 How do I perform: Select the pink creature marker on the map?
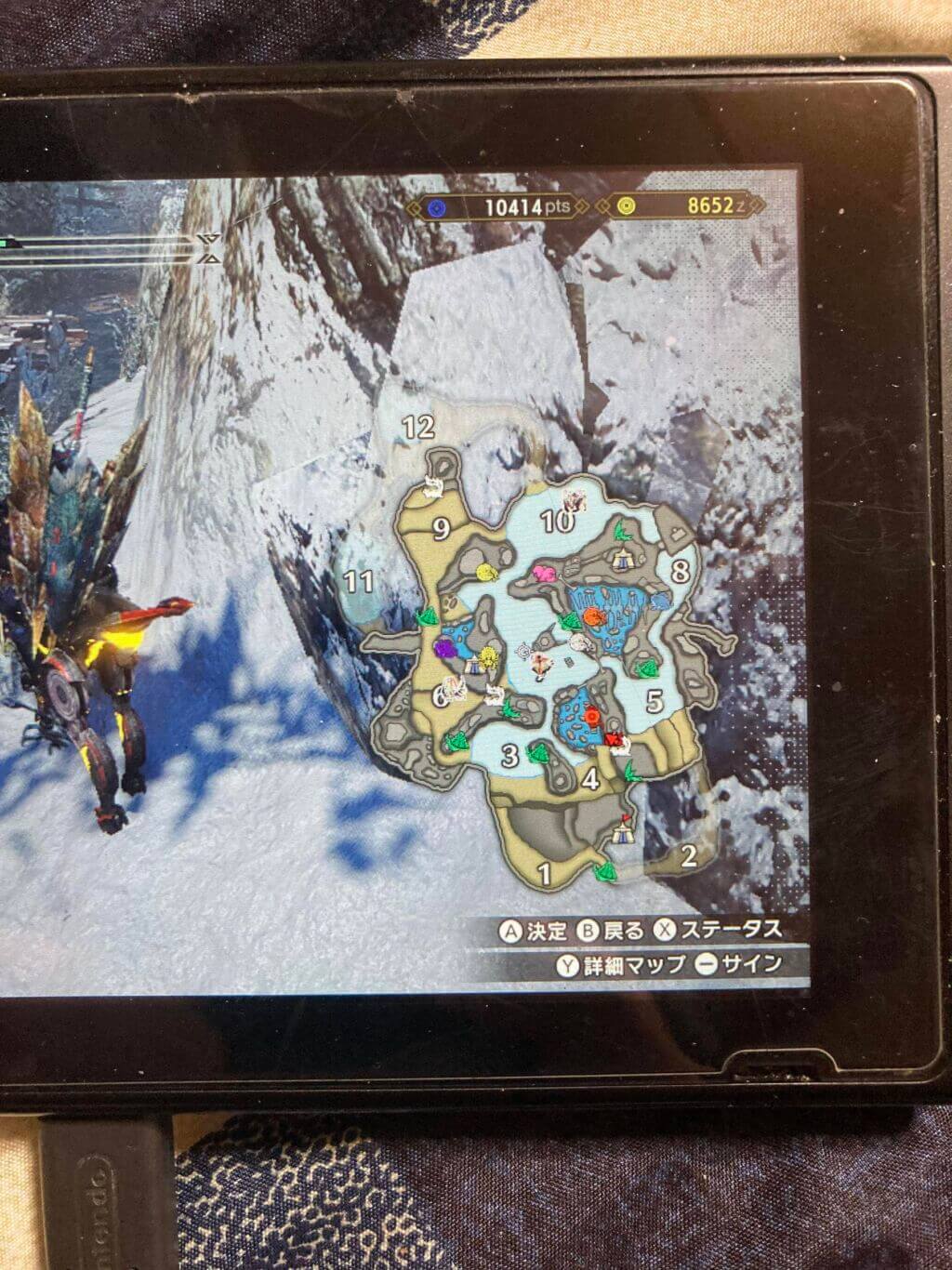(545, 574)
